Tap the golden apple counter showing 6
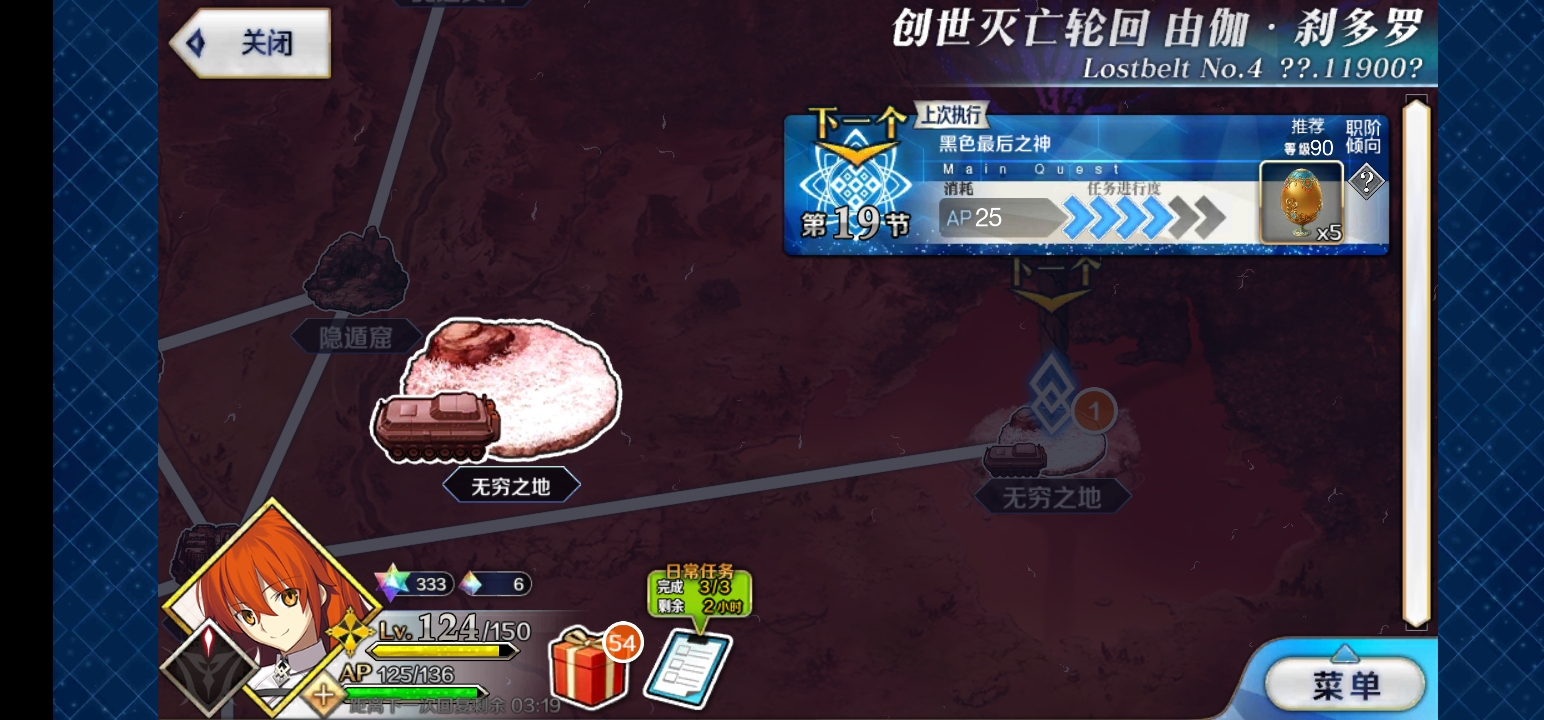This screenshot has height=720, width=1544. (495, 585)
